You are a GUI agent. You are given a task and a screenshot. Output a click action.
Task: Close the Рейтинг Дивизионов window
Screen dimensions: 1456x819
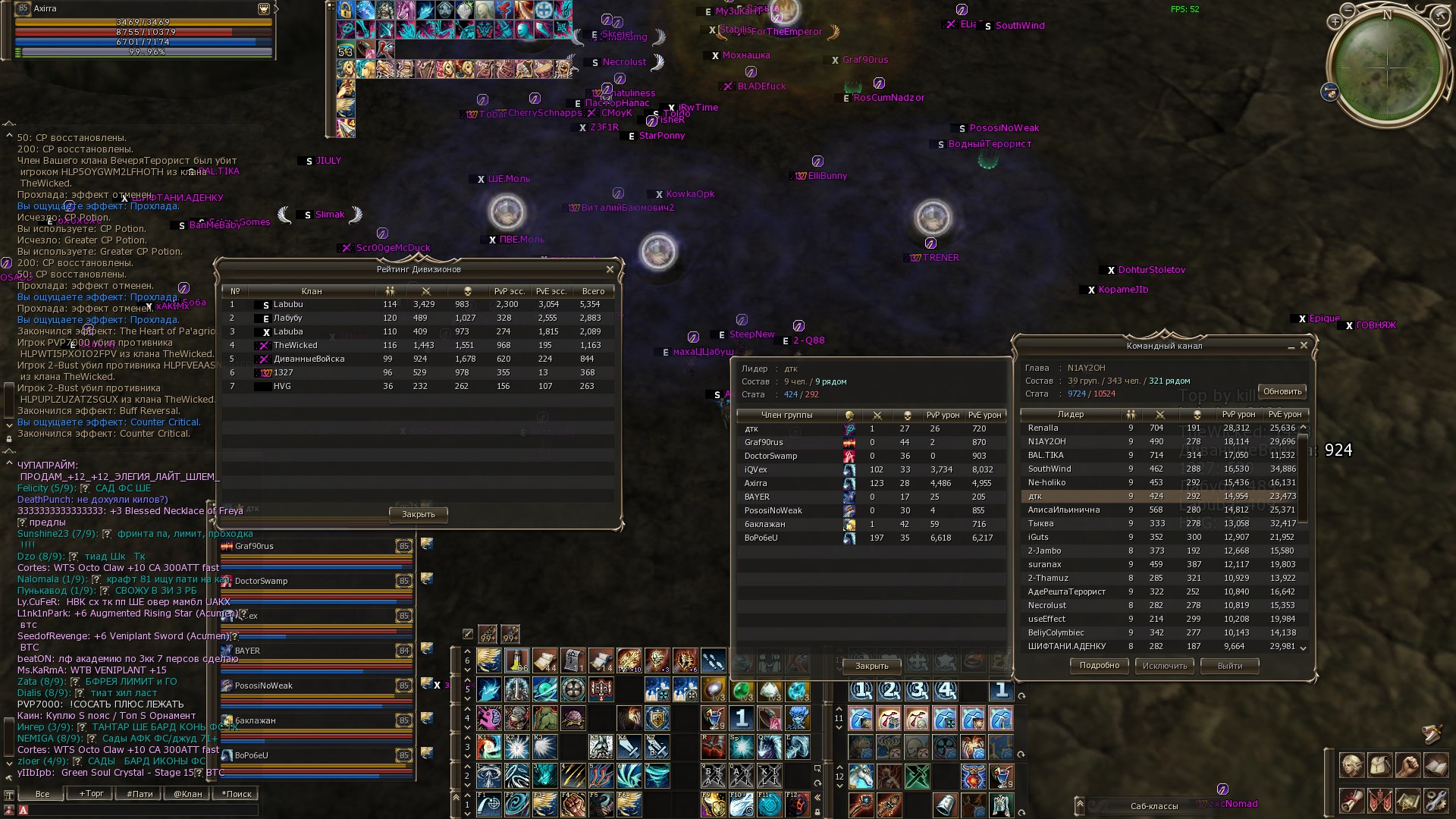tap(610, 269)
